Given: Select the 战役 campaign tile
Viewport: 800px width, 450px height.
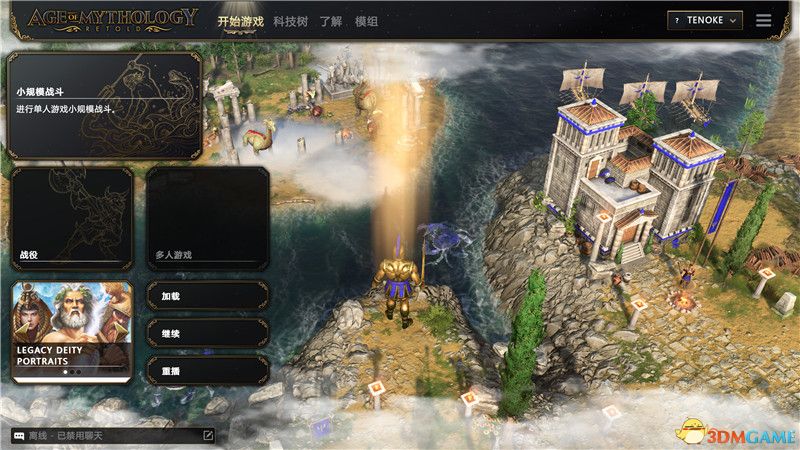Looking at the screenshot, I should point(72,218).
